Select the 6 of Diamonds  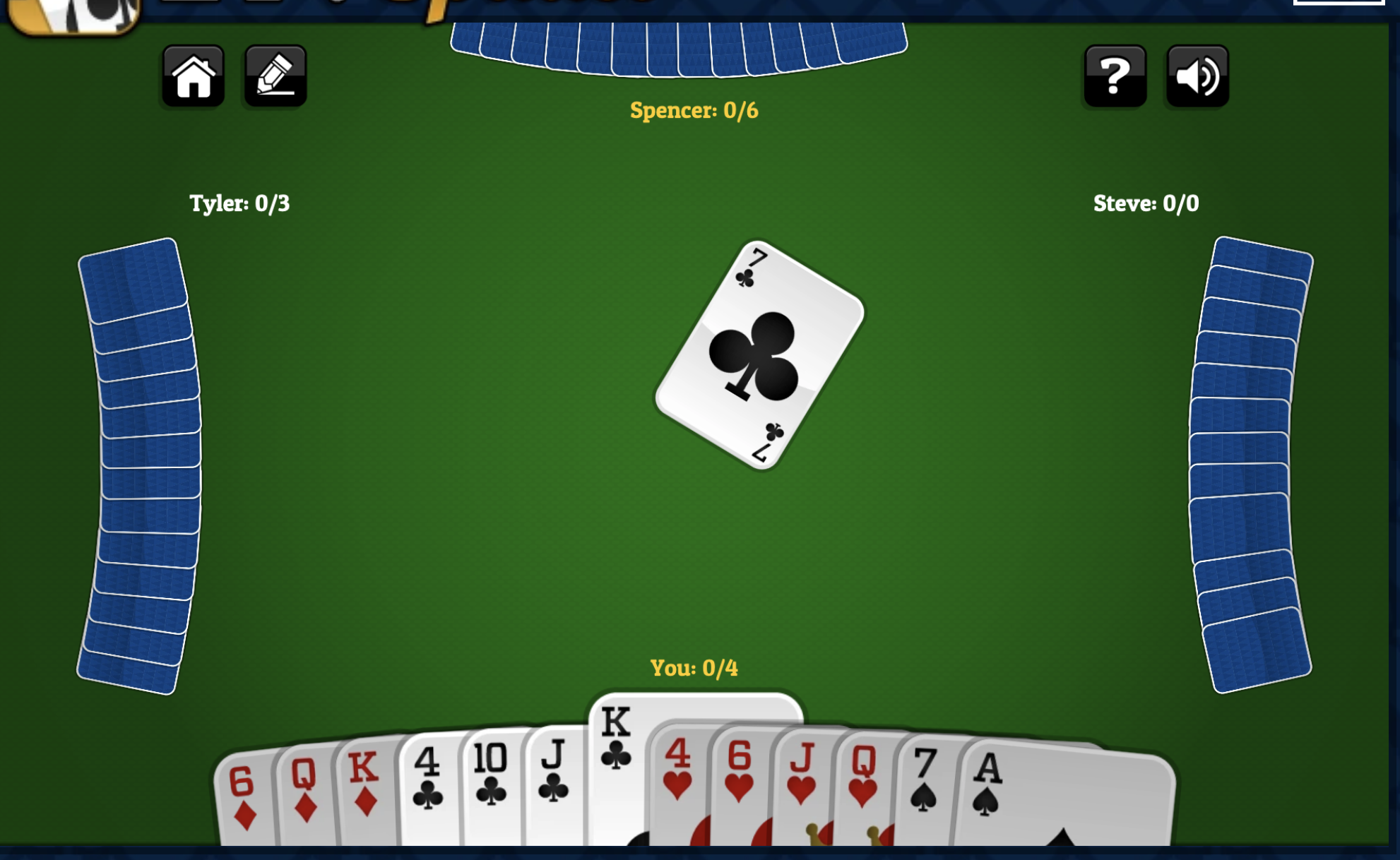[x=244, y=805]
